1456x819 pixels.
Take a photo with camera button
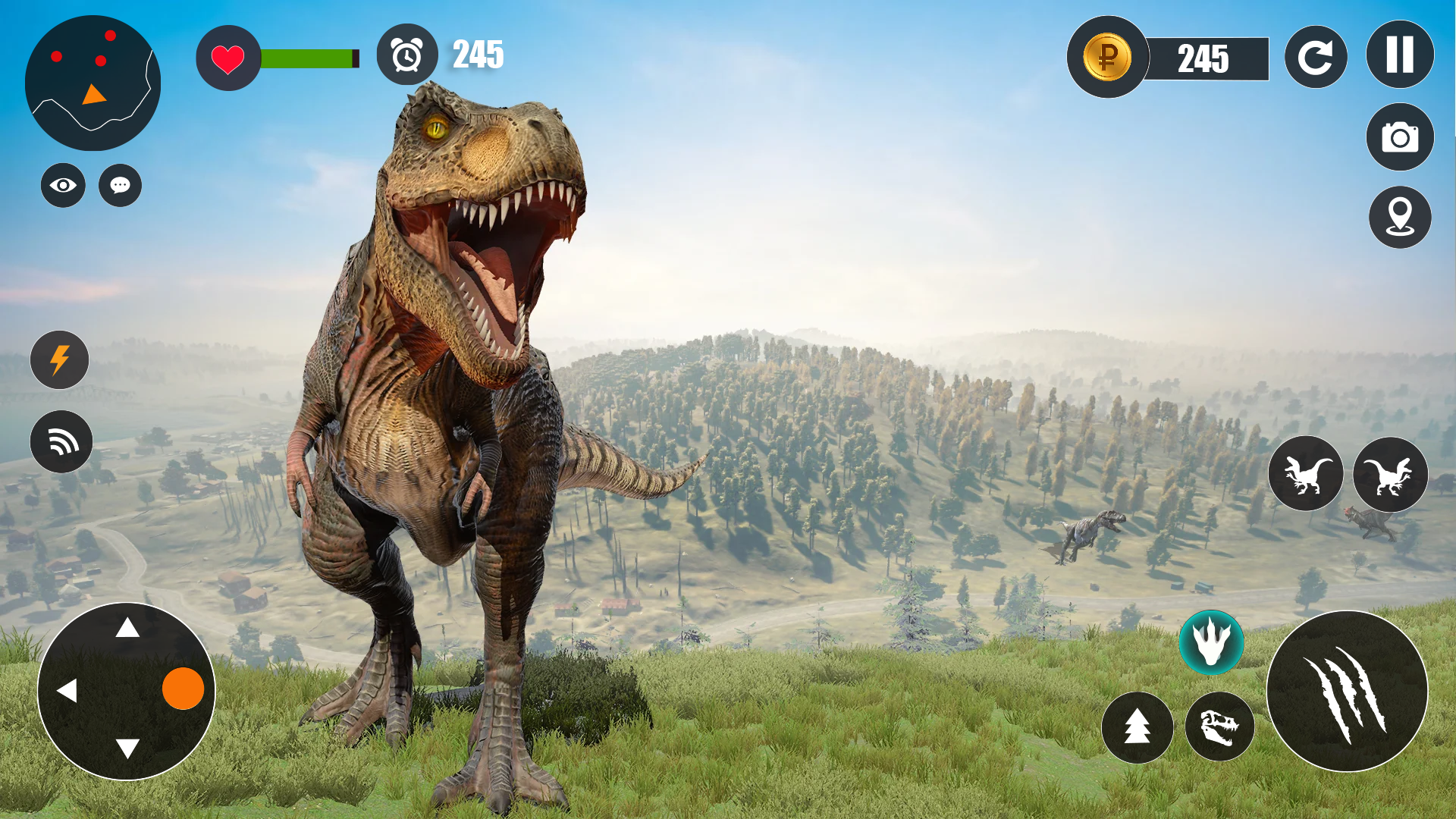tap(1400, 137)
